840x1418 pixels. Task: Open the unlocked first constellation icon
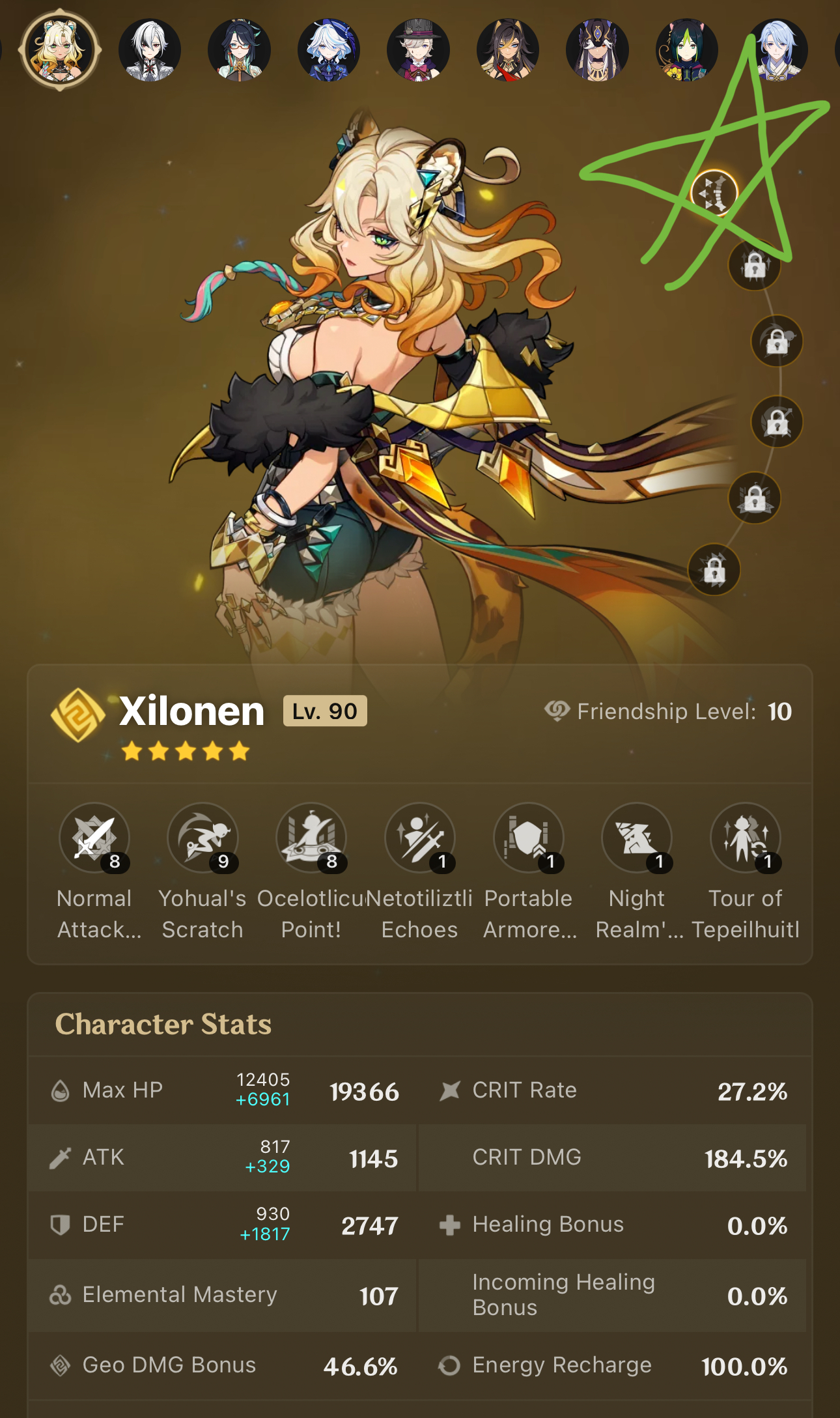click(x=714, y=193)
